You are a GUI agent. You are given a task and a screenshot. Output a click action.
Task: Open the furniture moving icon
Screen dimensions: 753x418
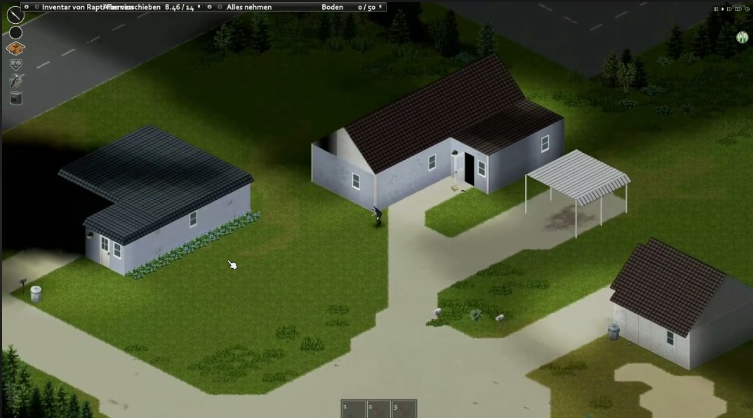(x=16, y=98)
